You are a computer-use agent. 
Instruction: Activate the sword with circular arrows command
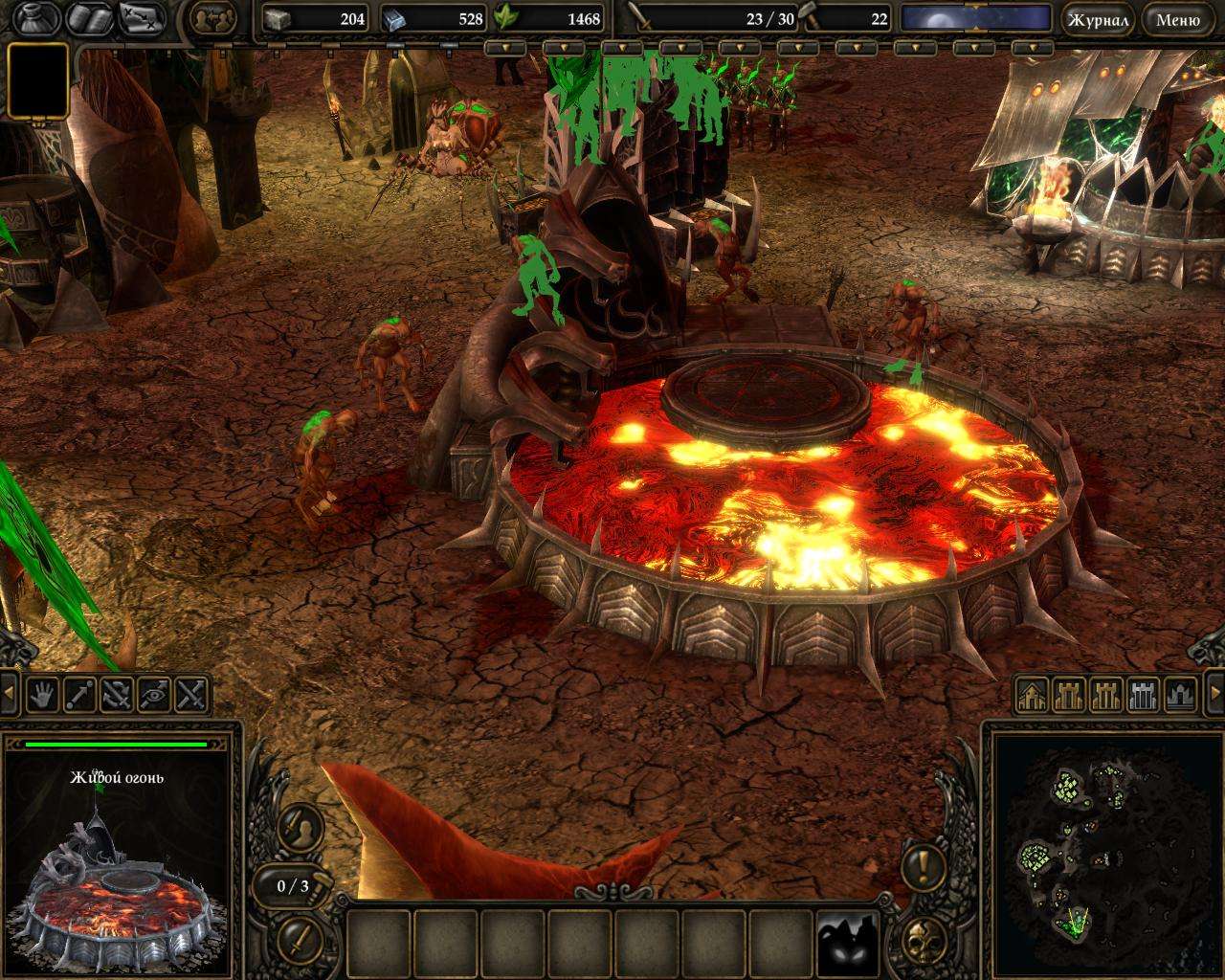pyautogui.click(x=117, y=694)
